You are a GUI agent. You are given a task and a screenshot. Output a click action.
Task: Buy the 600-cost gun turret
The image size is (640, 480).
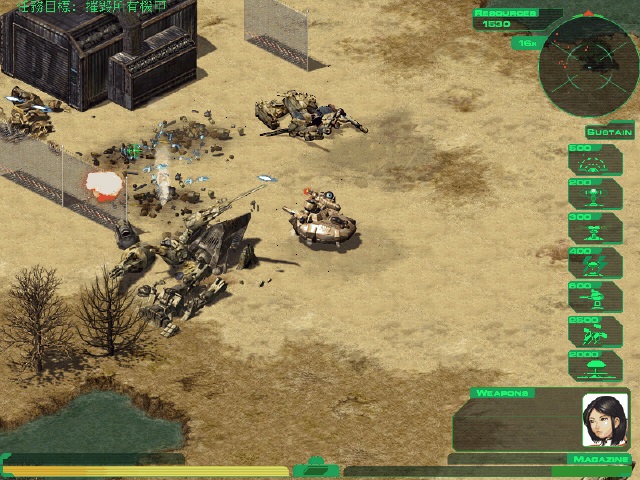(595, 298)
